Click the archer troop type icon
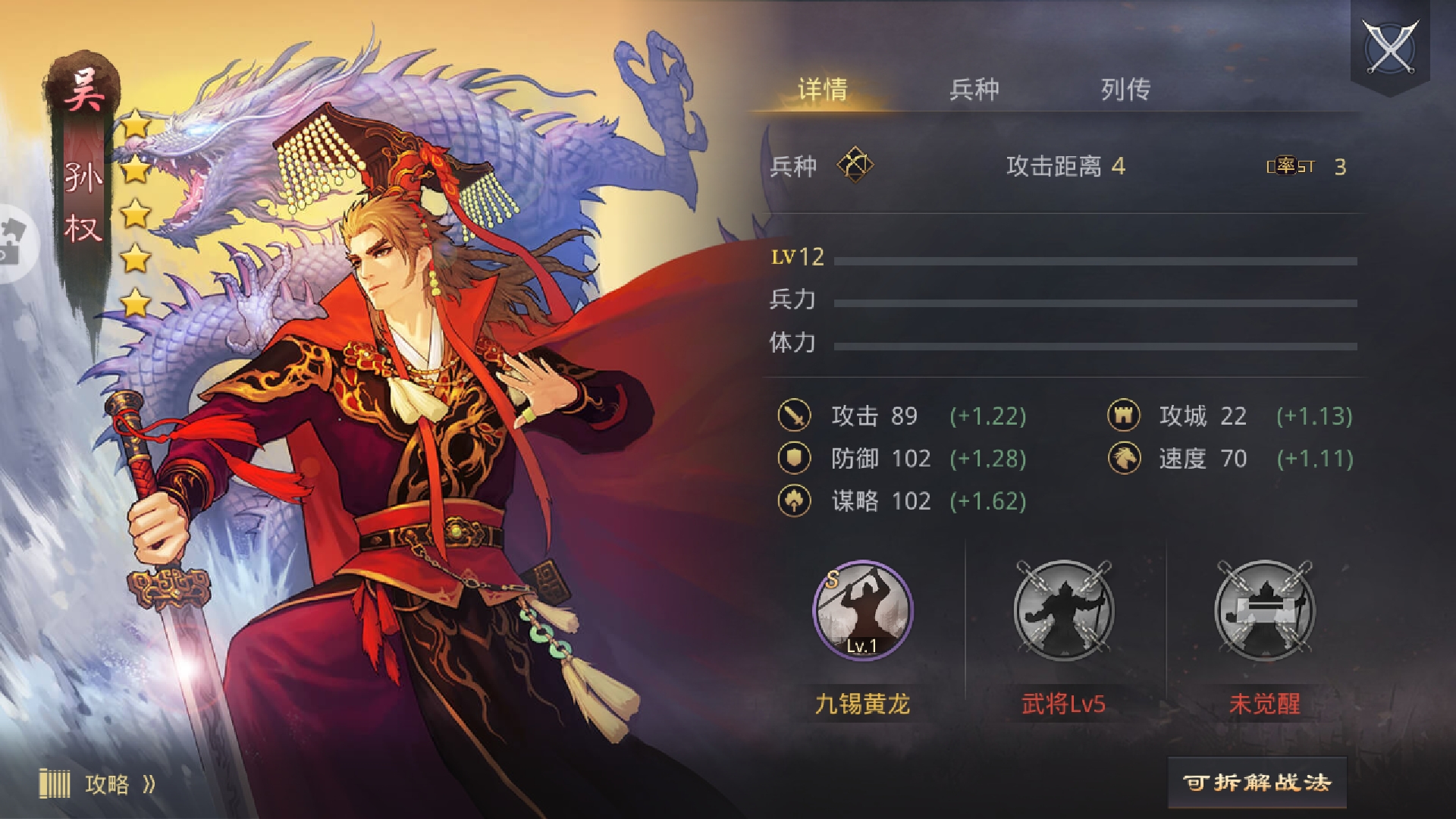The image size is (1456, 819). coord(855,165)
